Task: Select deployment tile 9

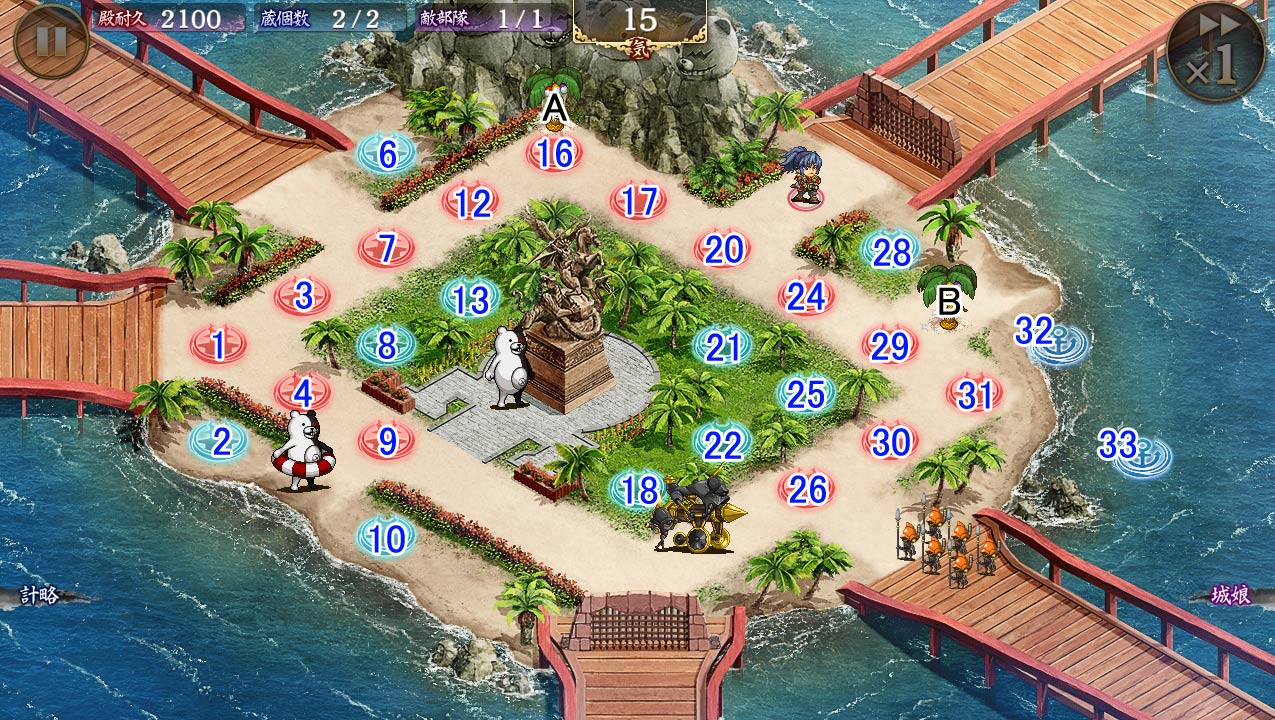Action: click(387, 440)
